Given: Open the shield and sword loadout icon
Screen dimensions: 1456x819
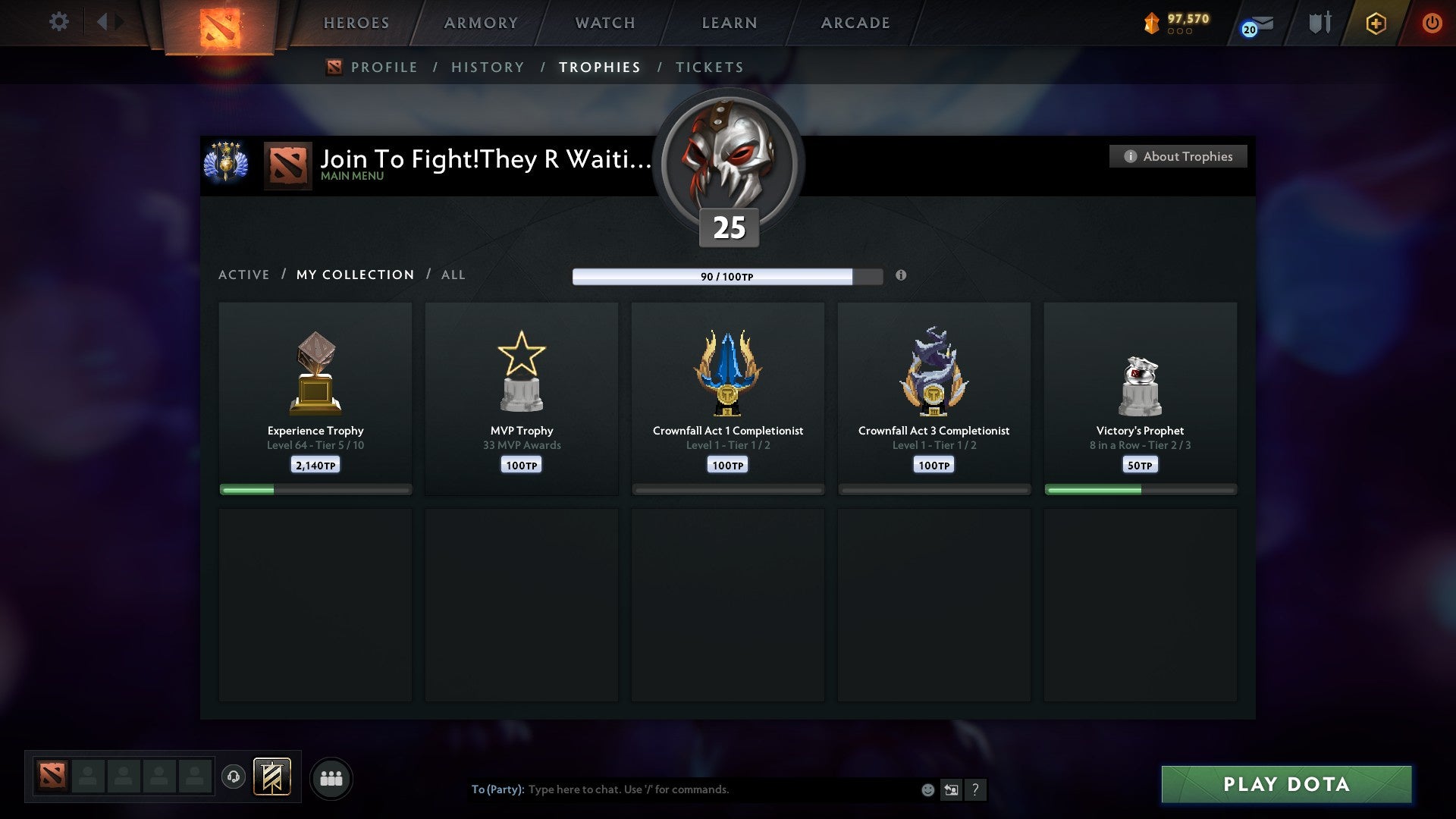Looking at the screenshot, I should coord(1319,23).
